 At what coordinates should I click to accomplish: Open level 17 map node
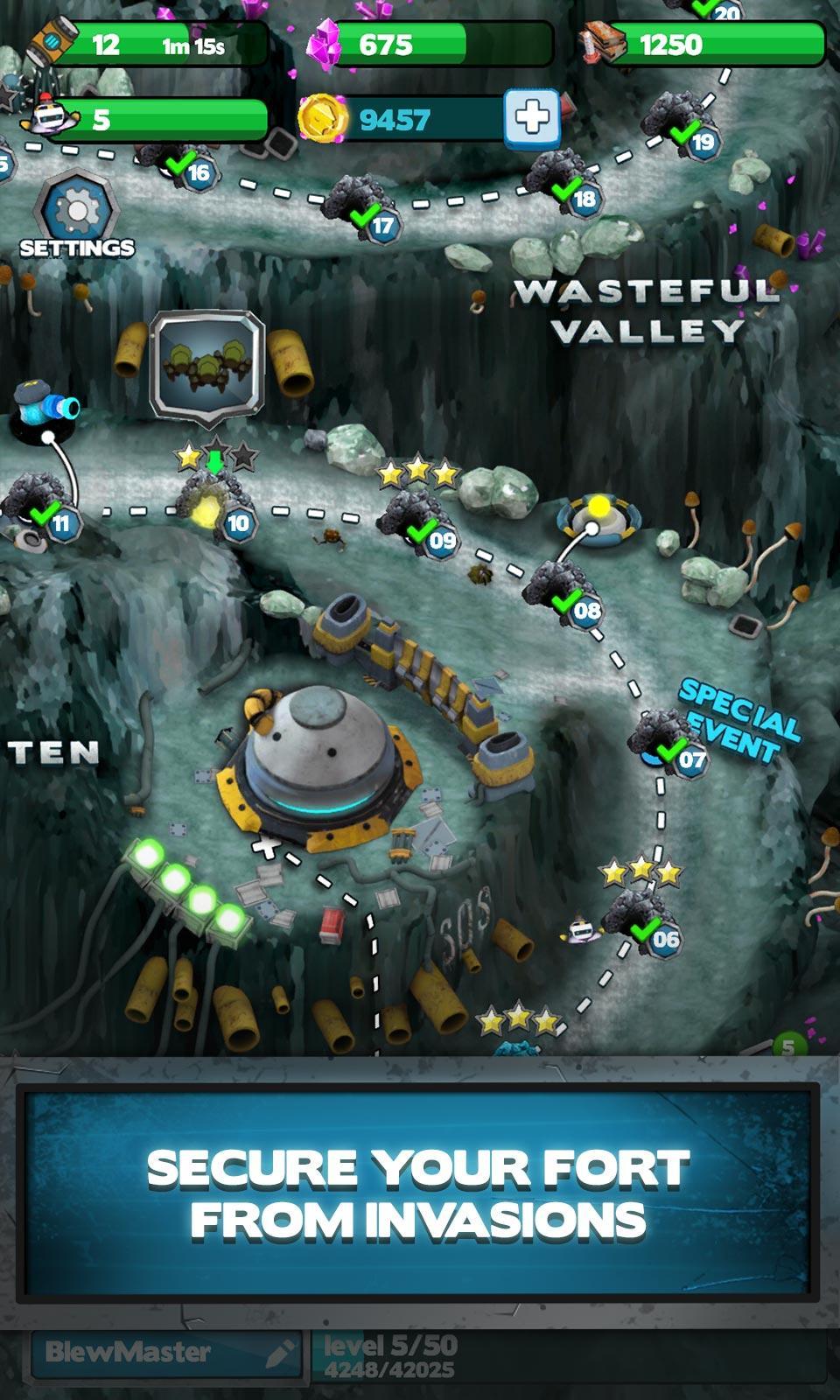365,210
